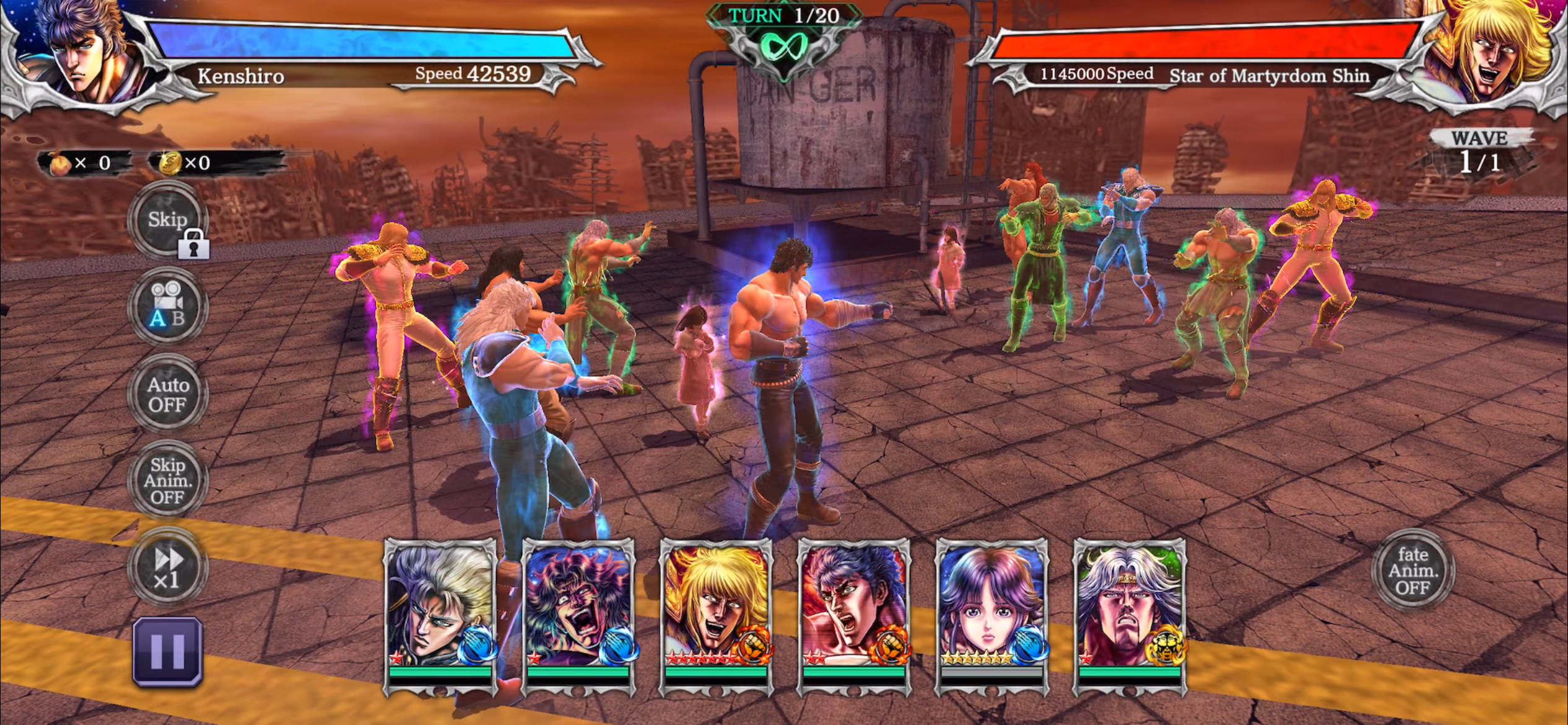This screenshot has height=725, width=1568.
Task: Change the x1 battle speed
Action: [x=168, y=568]
